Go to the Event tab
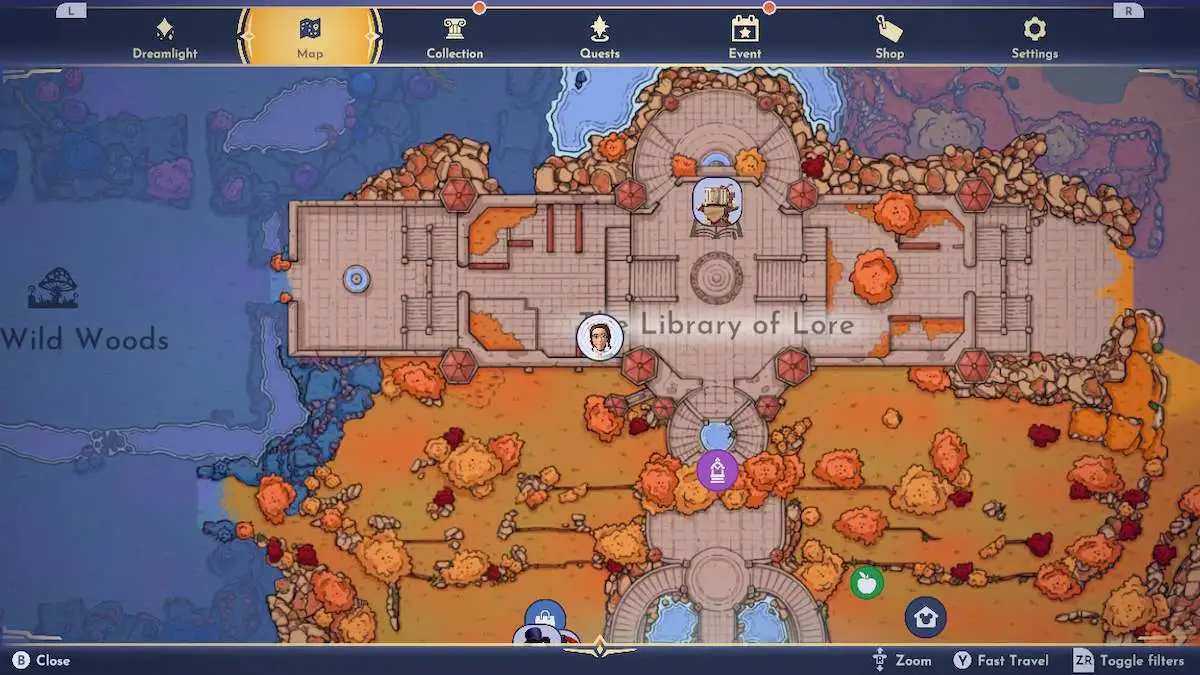The width and height of the screenshot is (1200, 675). 745,38
